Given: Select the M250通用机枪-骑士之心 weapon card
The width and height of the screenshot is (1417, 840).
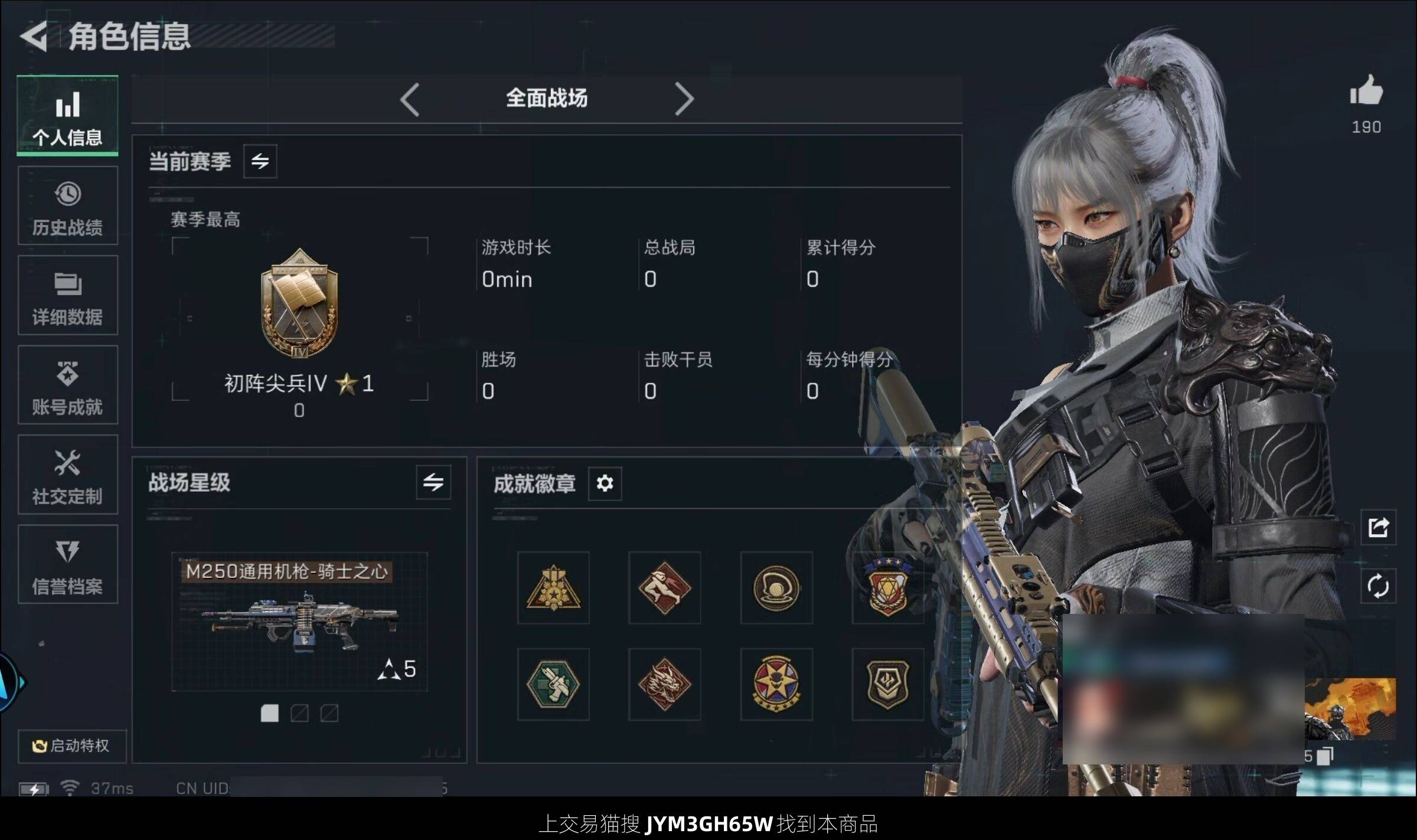Looking at the screenshot, I should coord(299,621).
